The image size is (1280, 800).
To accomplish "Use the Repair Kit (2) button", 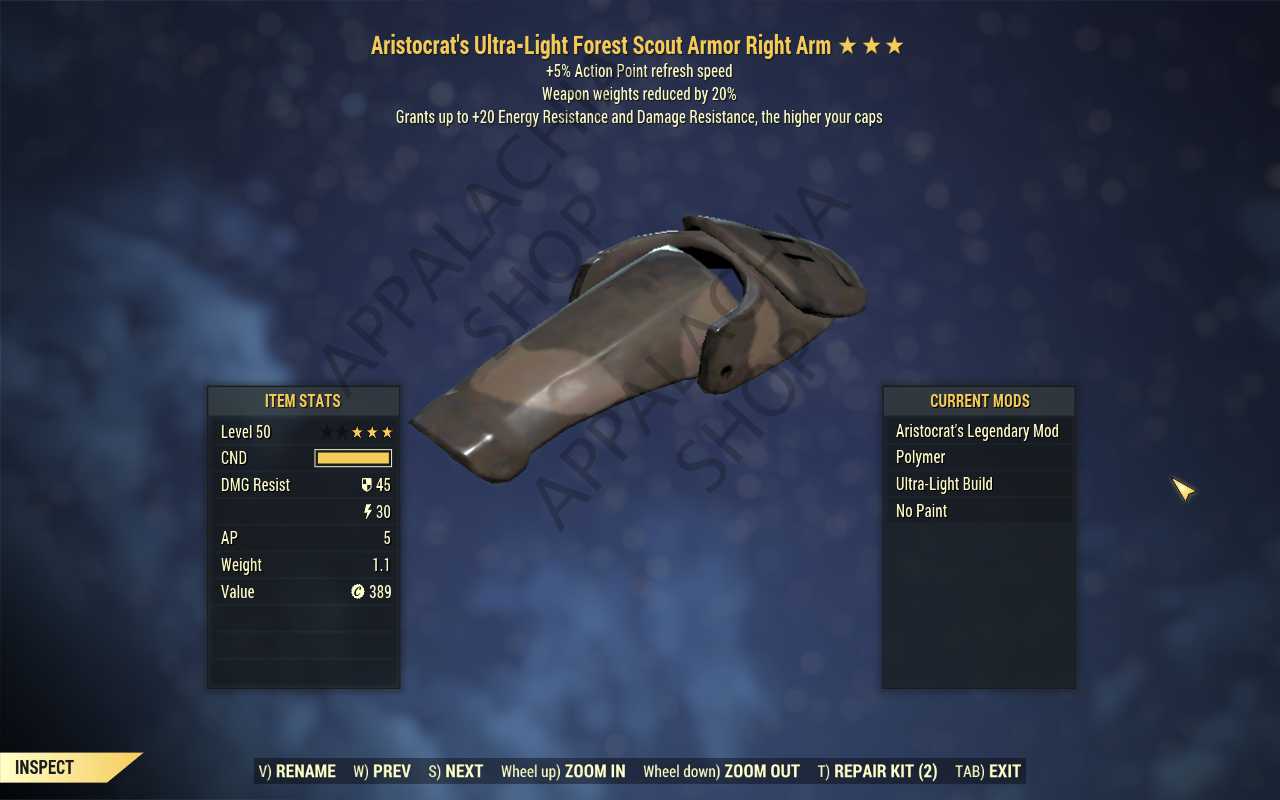I will 877,771.
